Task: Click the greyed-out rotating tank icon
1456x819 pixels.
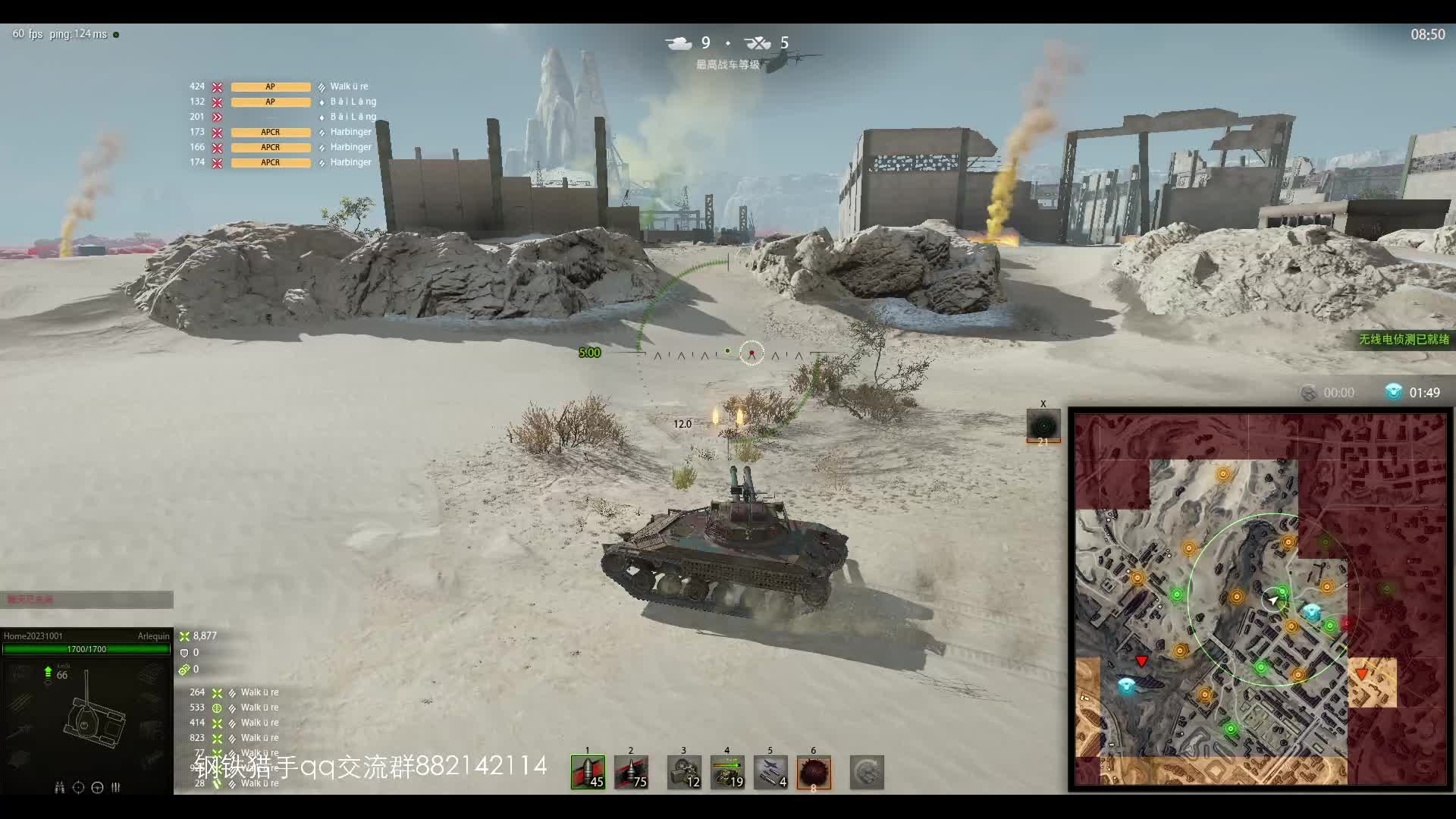Action: [x=867, y=772]
